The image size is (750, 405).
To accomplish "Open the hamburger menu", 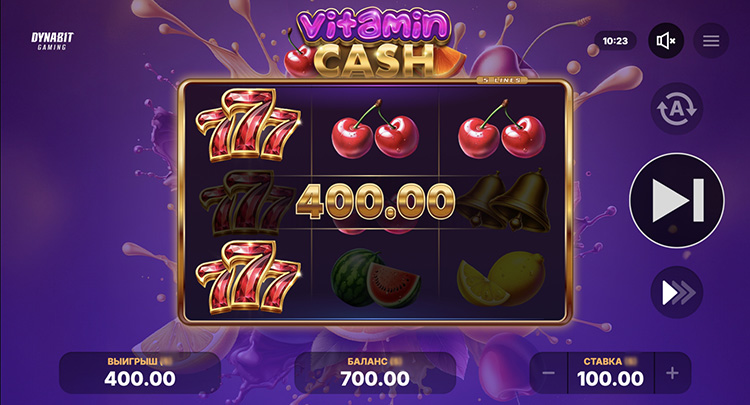I will [x=711, y=41].
